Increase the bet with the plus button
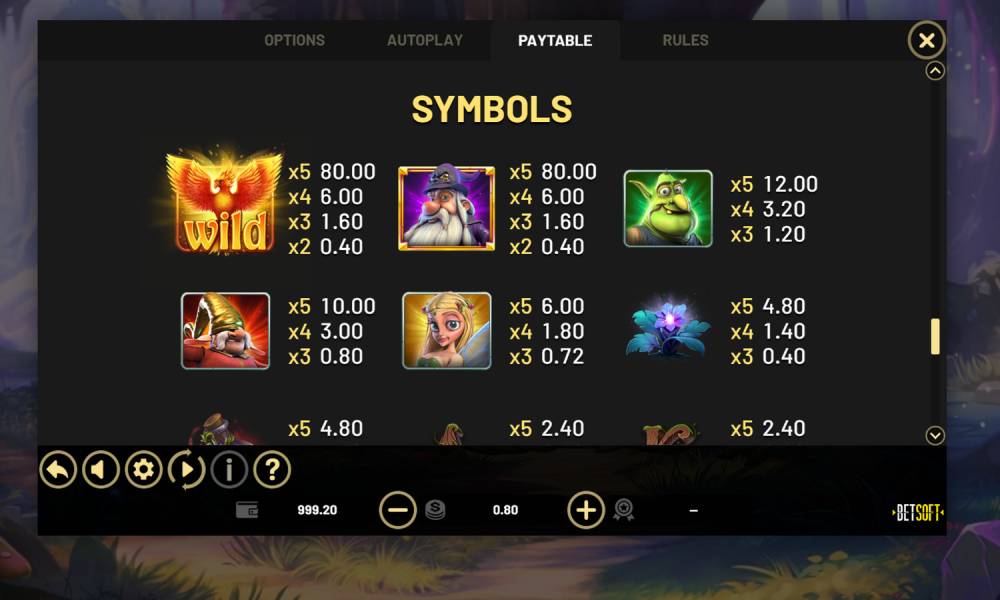 586,510
